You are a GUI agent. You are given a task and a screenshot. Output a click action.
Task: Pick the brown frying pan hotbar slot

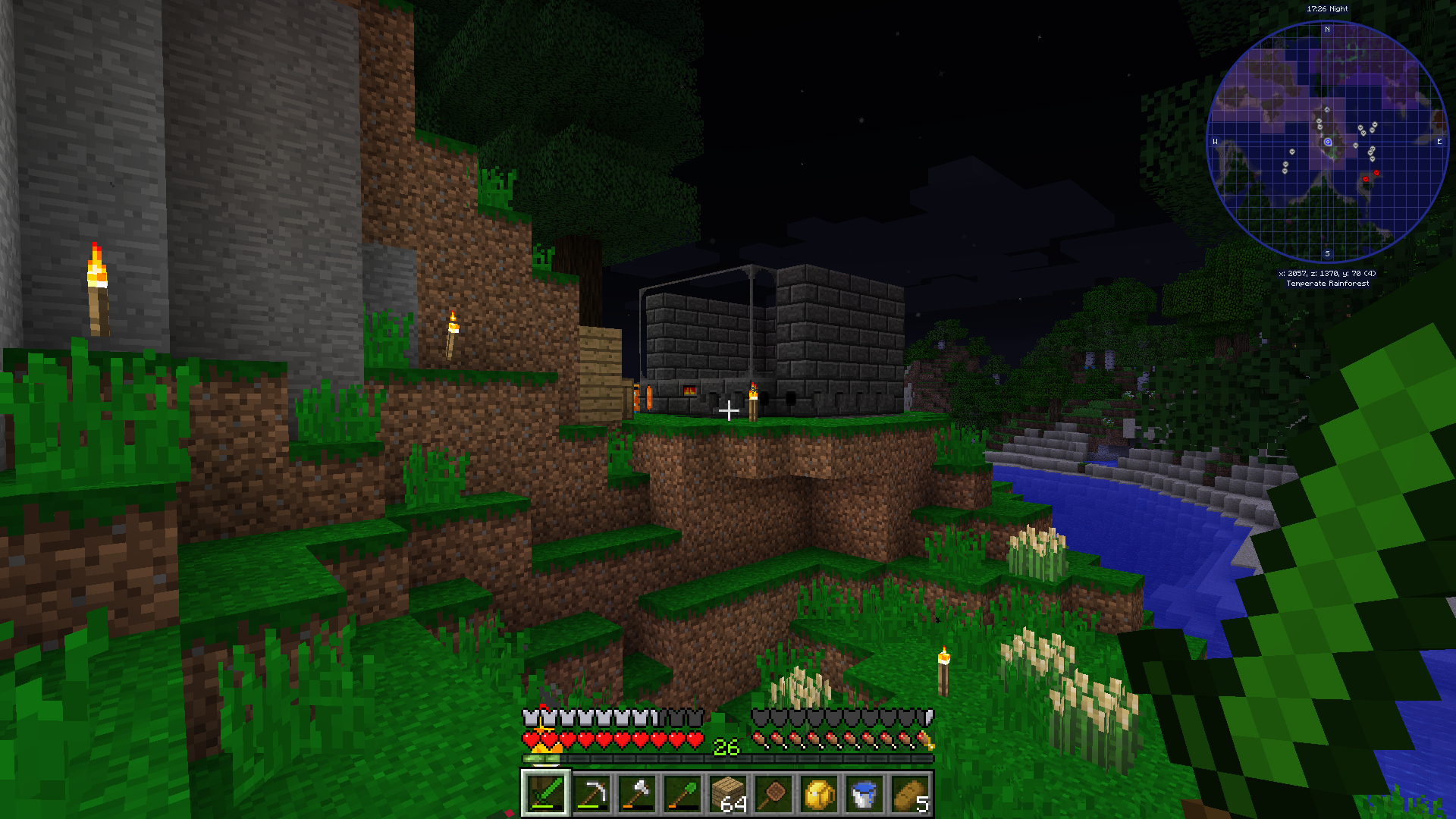point(773,793)
